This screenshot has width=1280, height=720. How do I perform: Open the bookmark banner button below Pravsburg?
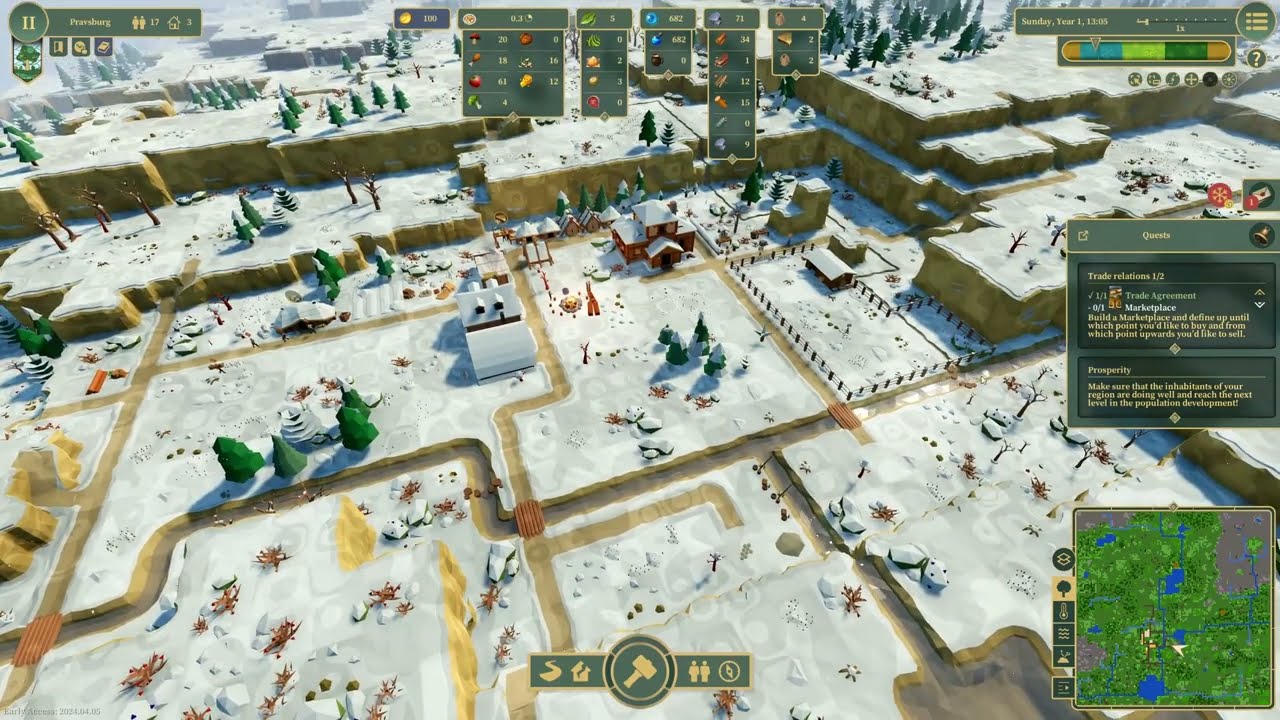coord(58,47)
